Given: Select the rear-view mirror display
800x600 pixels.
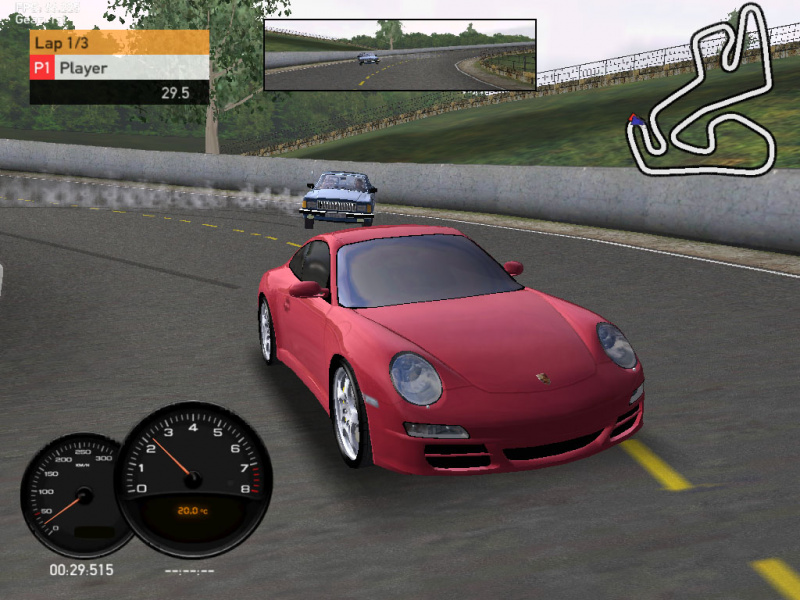Looking at the screenshot, I should (400, 55).
